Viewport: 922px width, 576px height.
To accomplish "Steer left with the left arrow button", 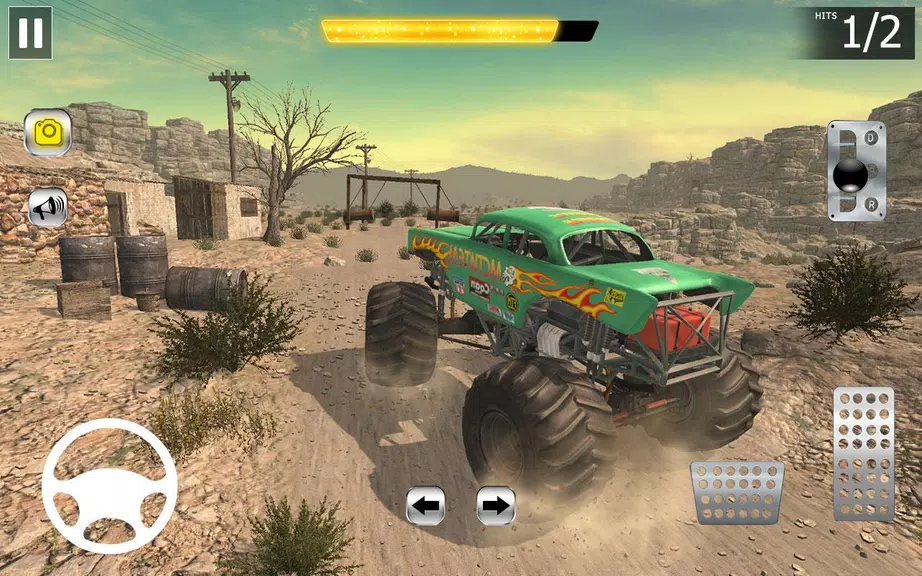I will click(425, 506).
